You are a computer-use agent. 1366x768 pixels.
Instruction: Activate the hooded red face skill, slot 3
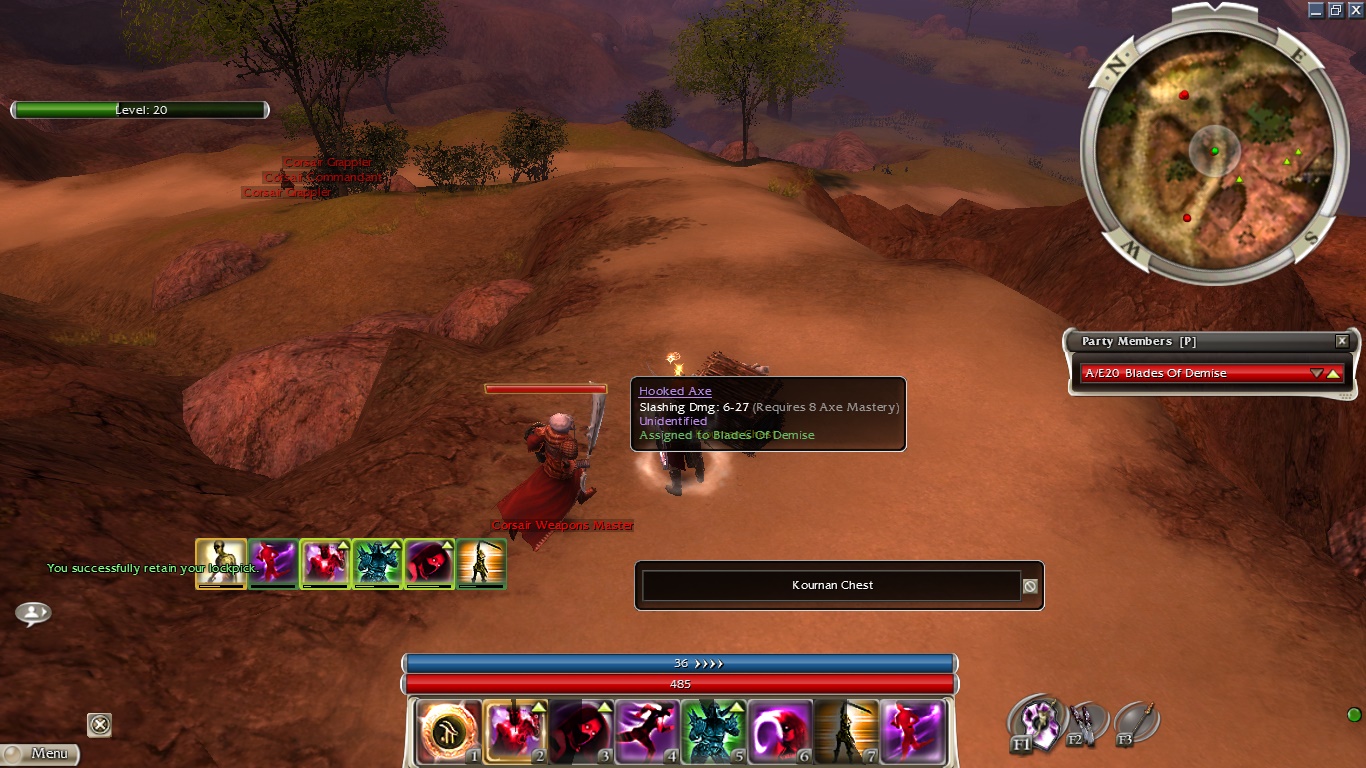point(580,731)
